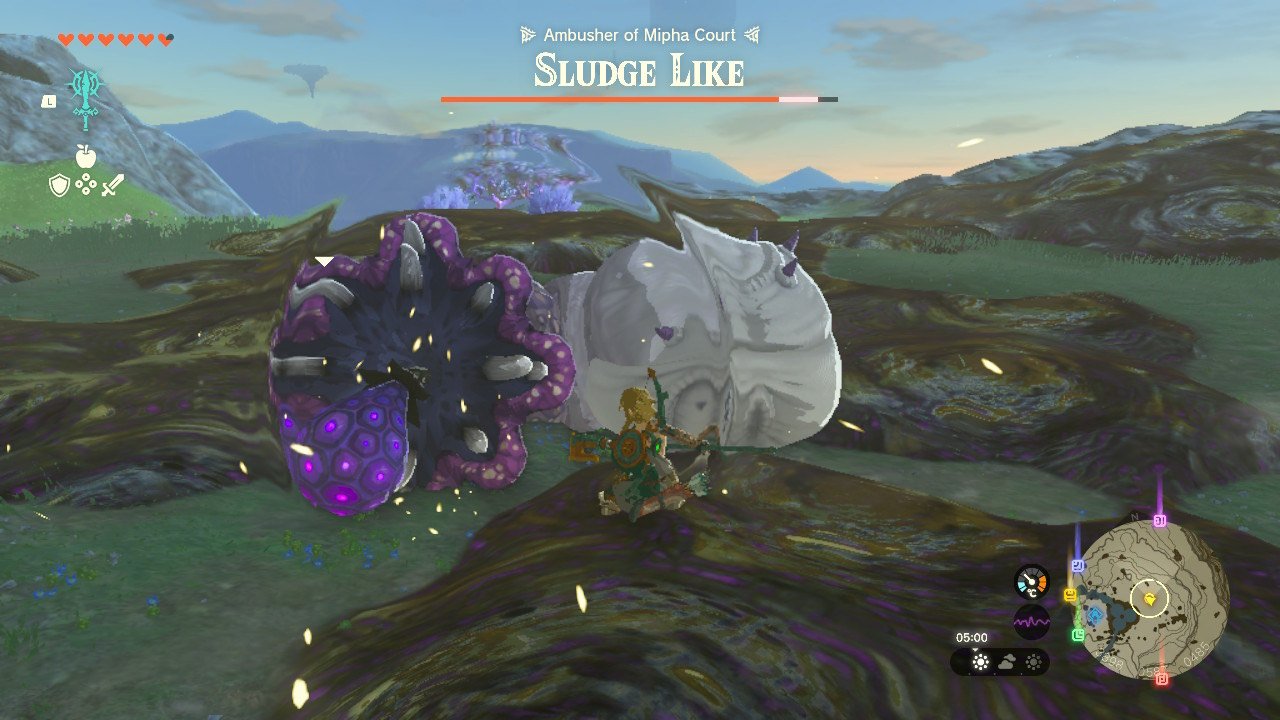The width and height of the screenshot is (1280, 720).
Task: Click the yellow pin on the minimap
Action: pos(1071,595)
